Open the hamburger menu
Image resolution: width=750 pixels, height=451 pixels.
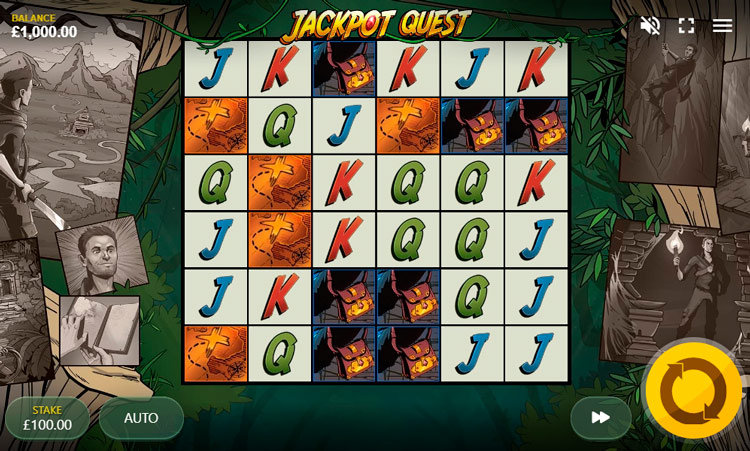[722, 26]
